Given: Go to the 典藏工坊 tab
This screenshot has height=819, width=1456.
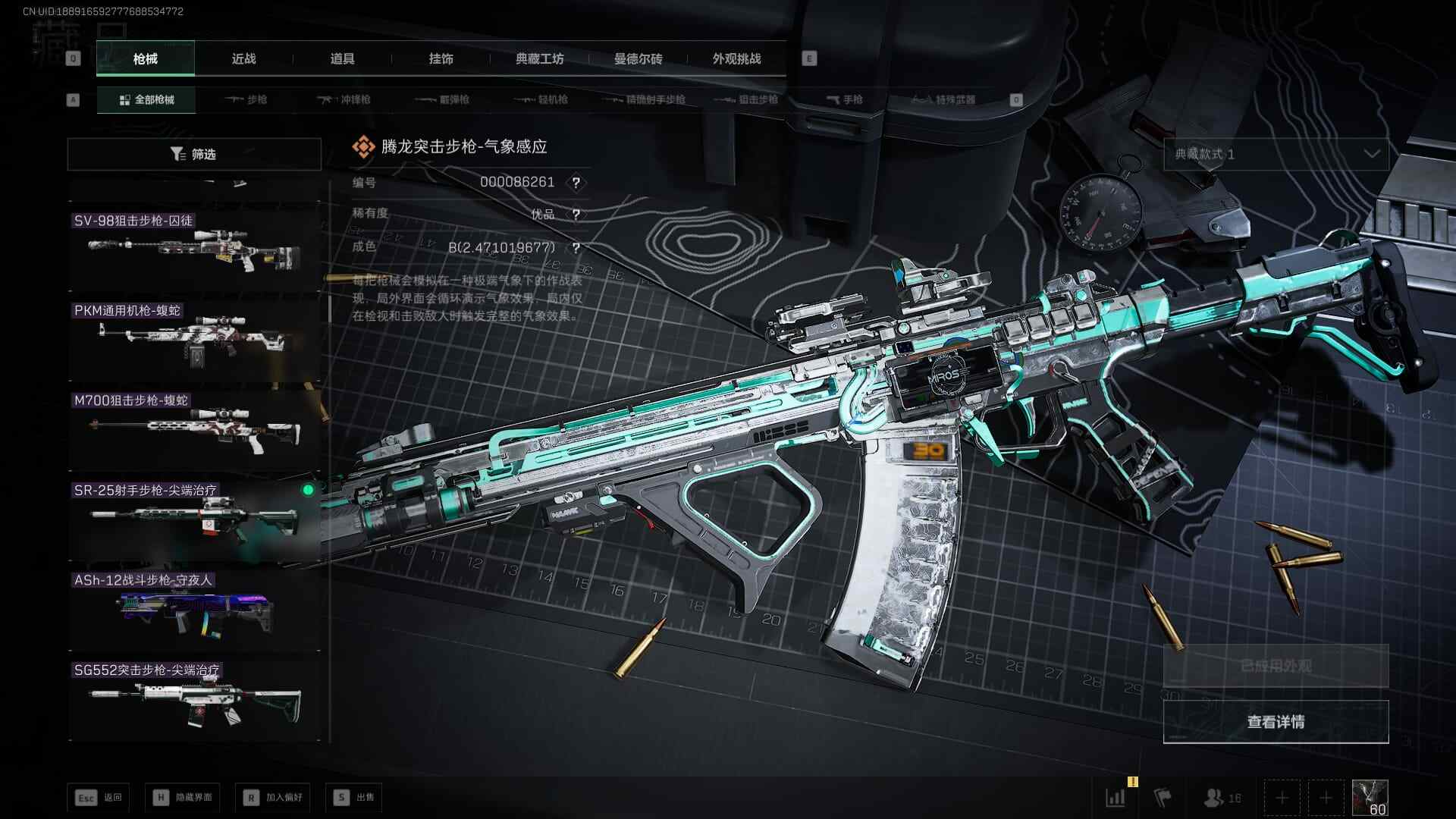Looking at the screenshot, I should pyautogui.click(x=539, y=59).
